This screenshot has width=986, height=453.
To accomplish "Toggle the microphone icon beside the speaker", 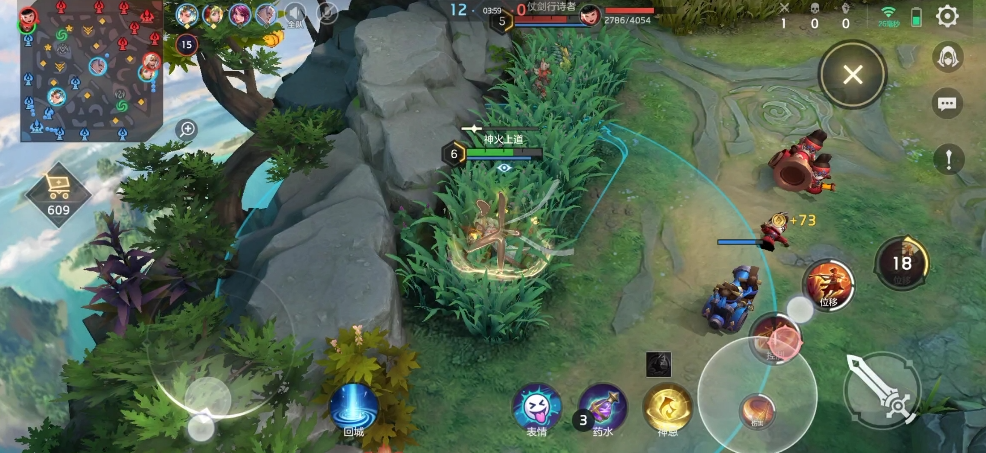I will click(x=327, y=13).
